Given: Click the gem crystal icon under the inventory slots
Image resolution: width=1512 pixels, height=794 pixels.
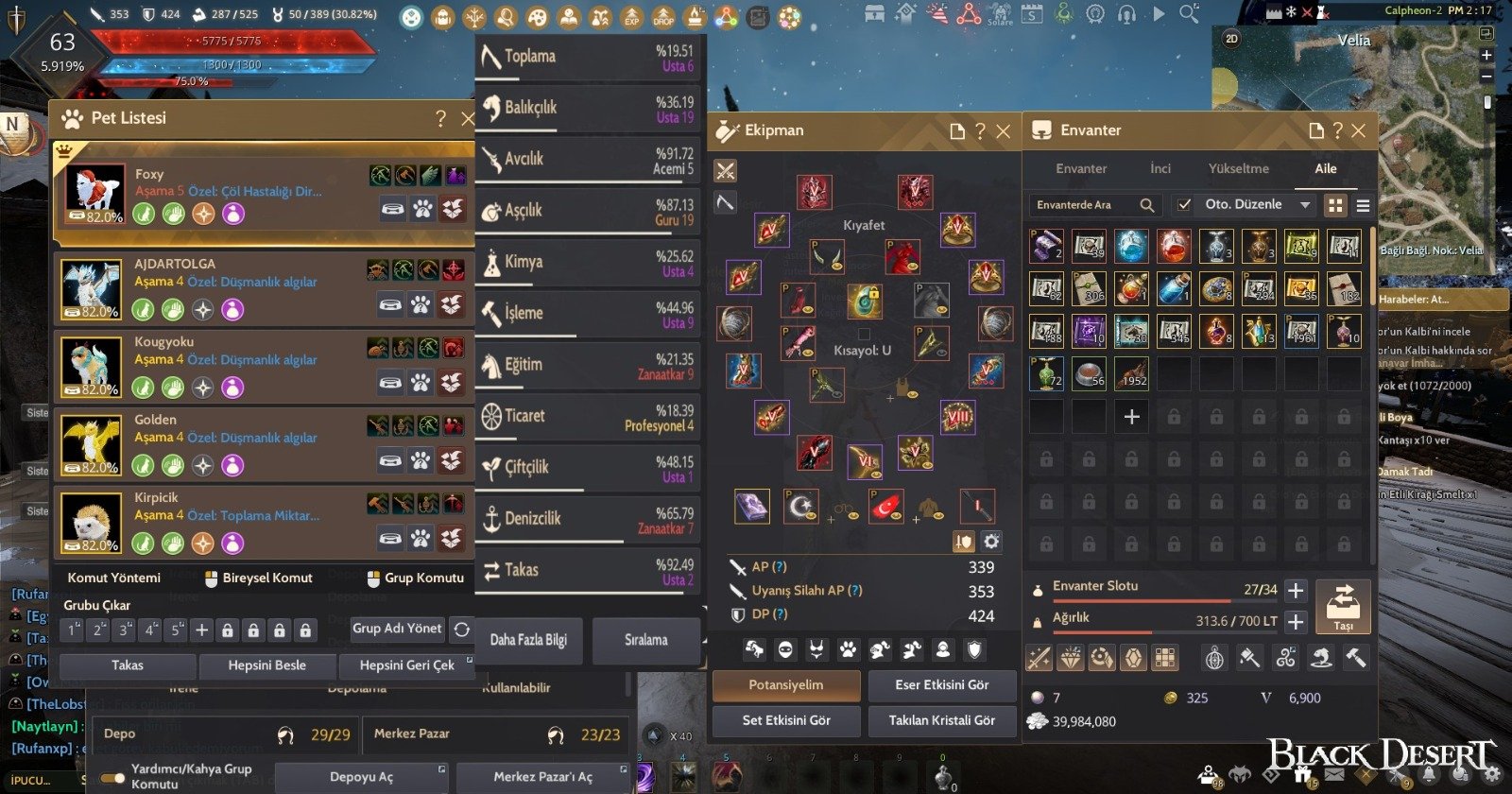Looking at the screenshot, I should pos(1136,659).
